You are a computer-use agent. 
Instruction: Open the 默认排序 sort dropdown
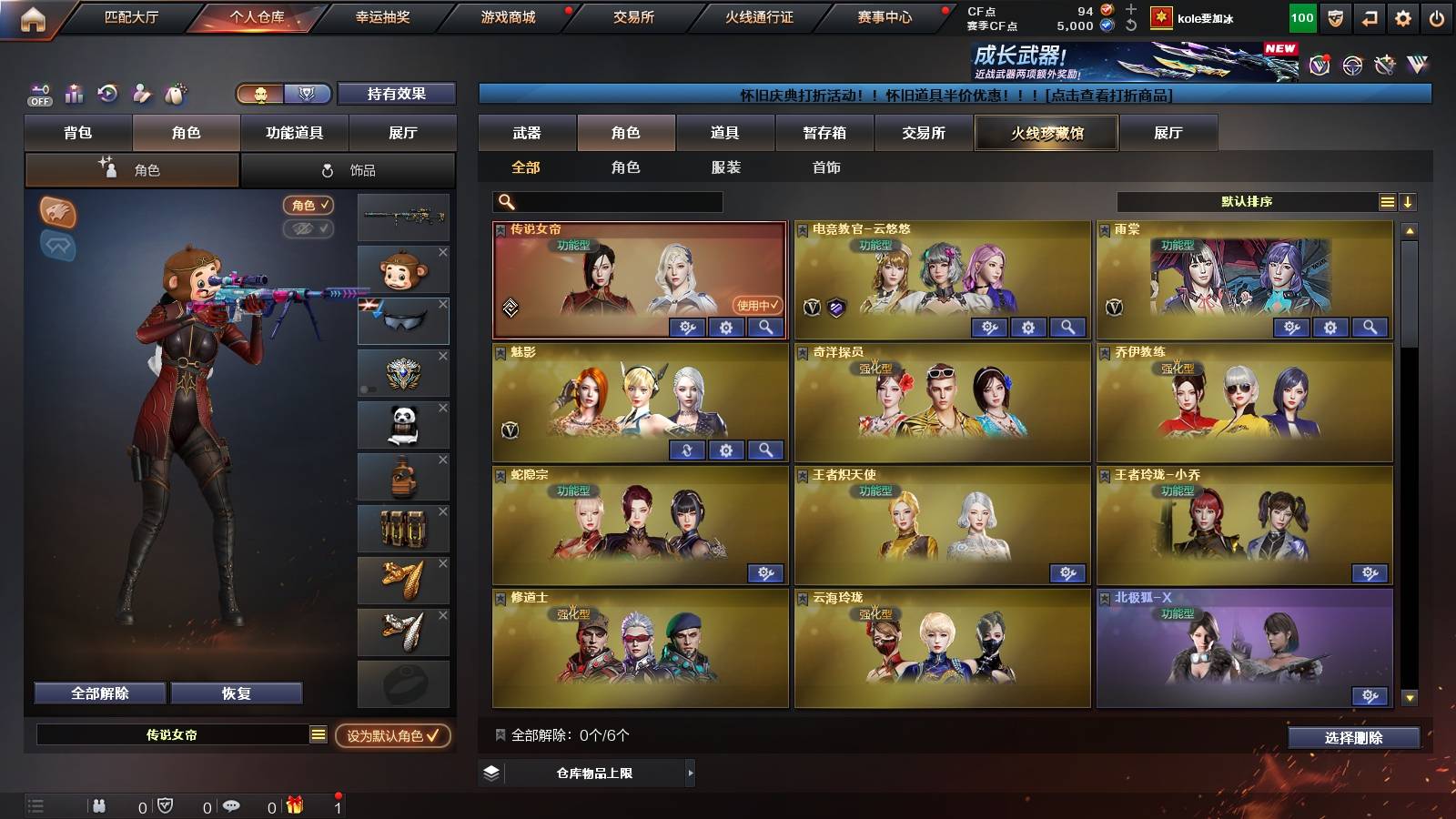click(x=1247, y=201)
